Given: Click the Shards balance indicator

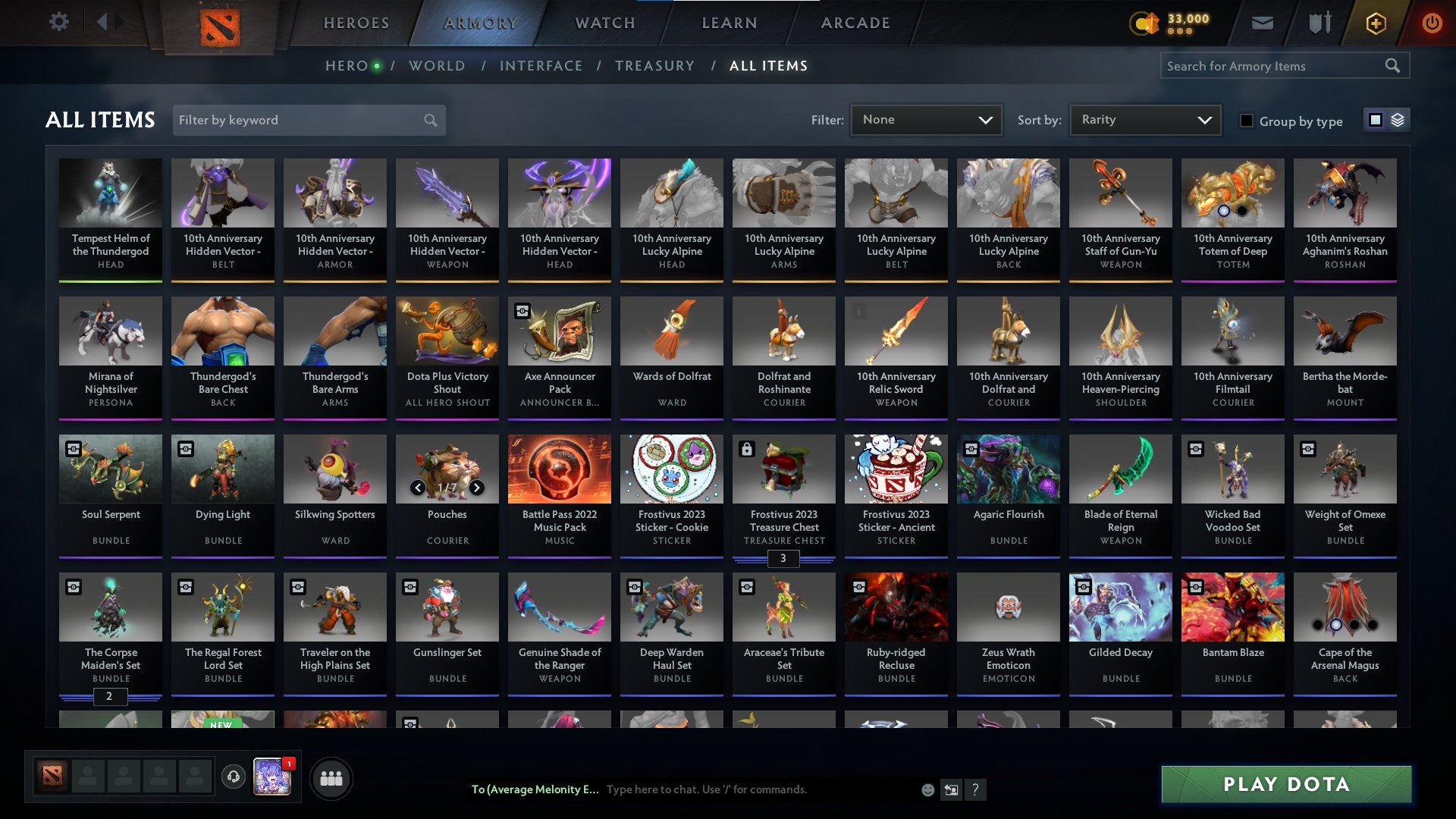Looking at the screenshot, I should pyautogui.click(x=1168, y=23).
